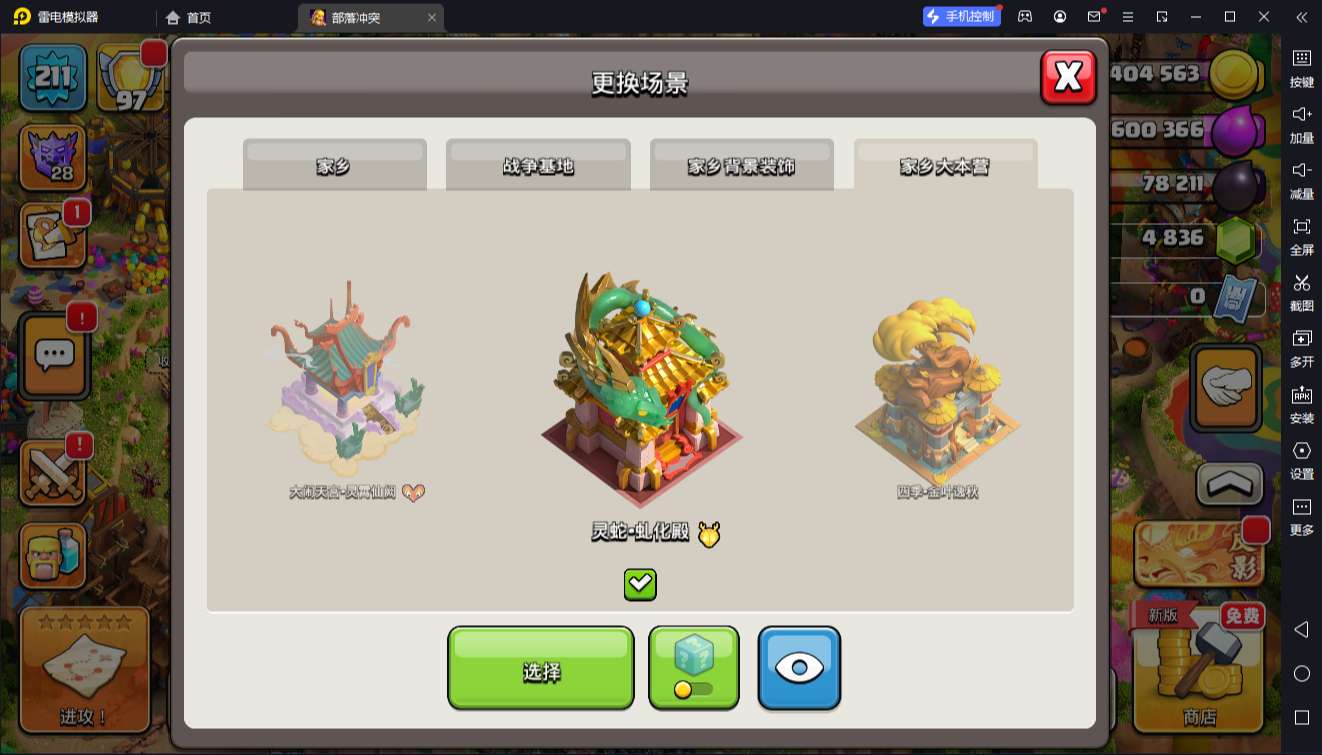
Task: Toggle the random cube skin button
Action: 693,667
